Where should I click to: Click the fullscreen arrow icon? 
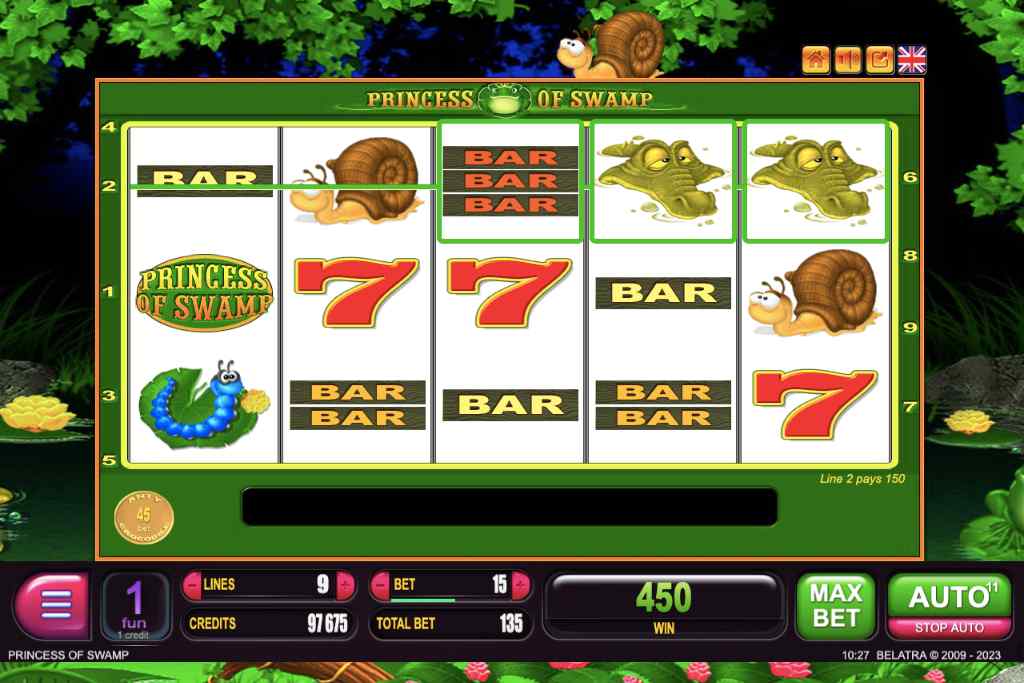click(x=880, y=60)
